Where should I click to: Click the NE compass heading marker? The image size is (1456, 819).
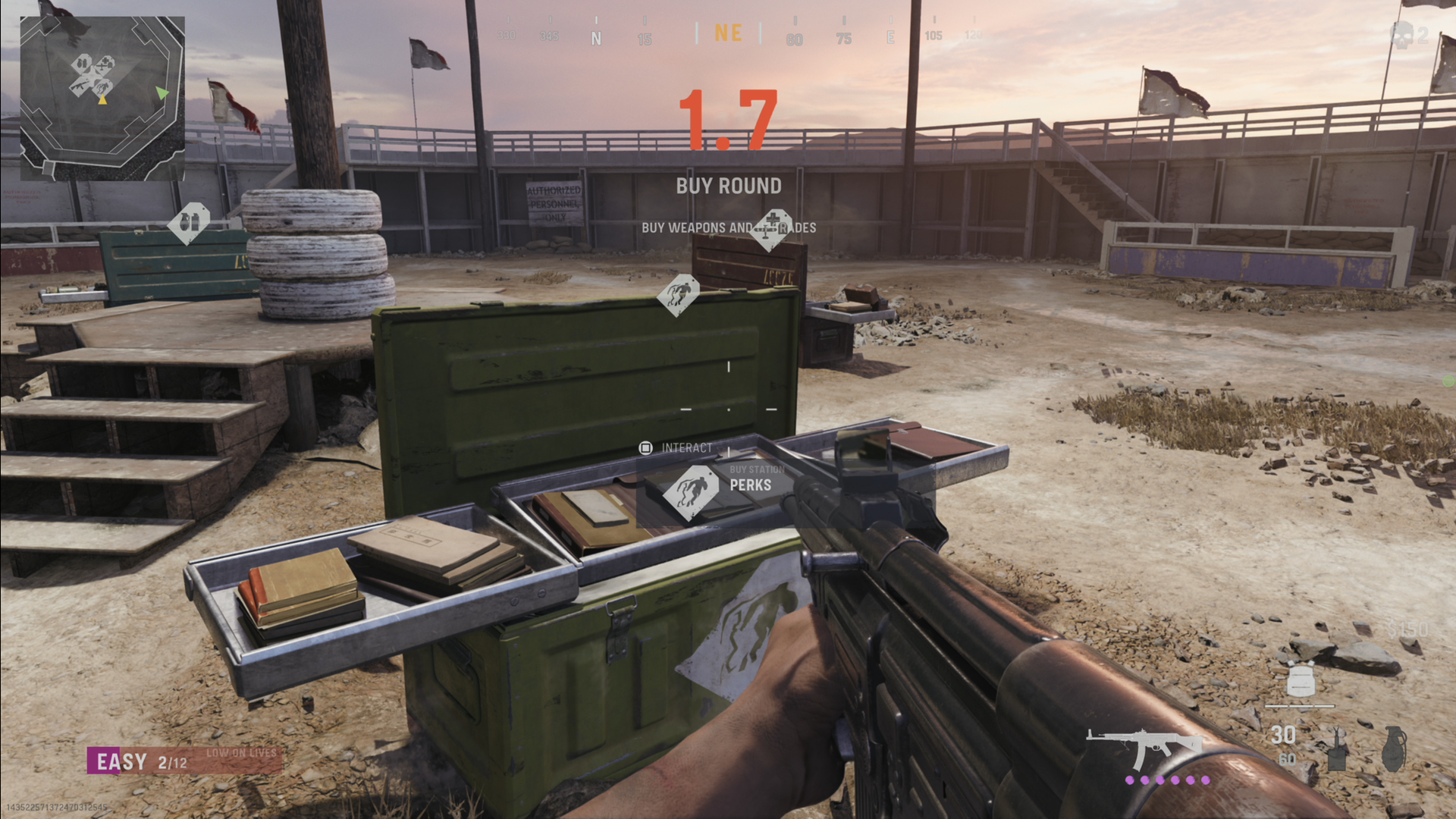(727, 33)
